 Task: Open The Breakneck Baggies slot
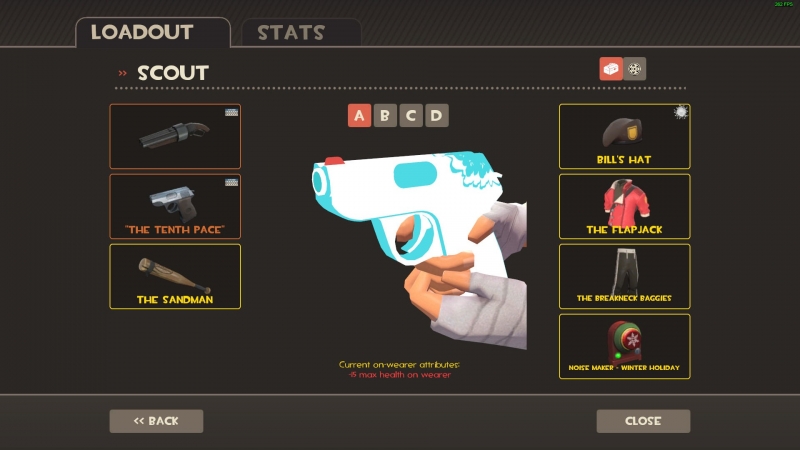coord(624,276)
